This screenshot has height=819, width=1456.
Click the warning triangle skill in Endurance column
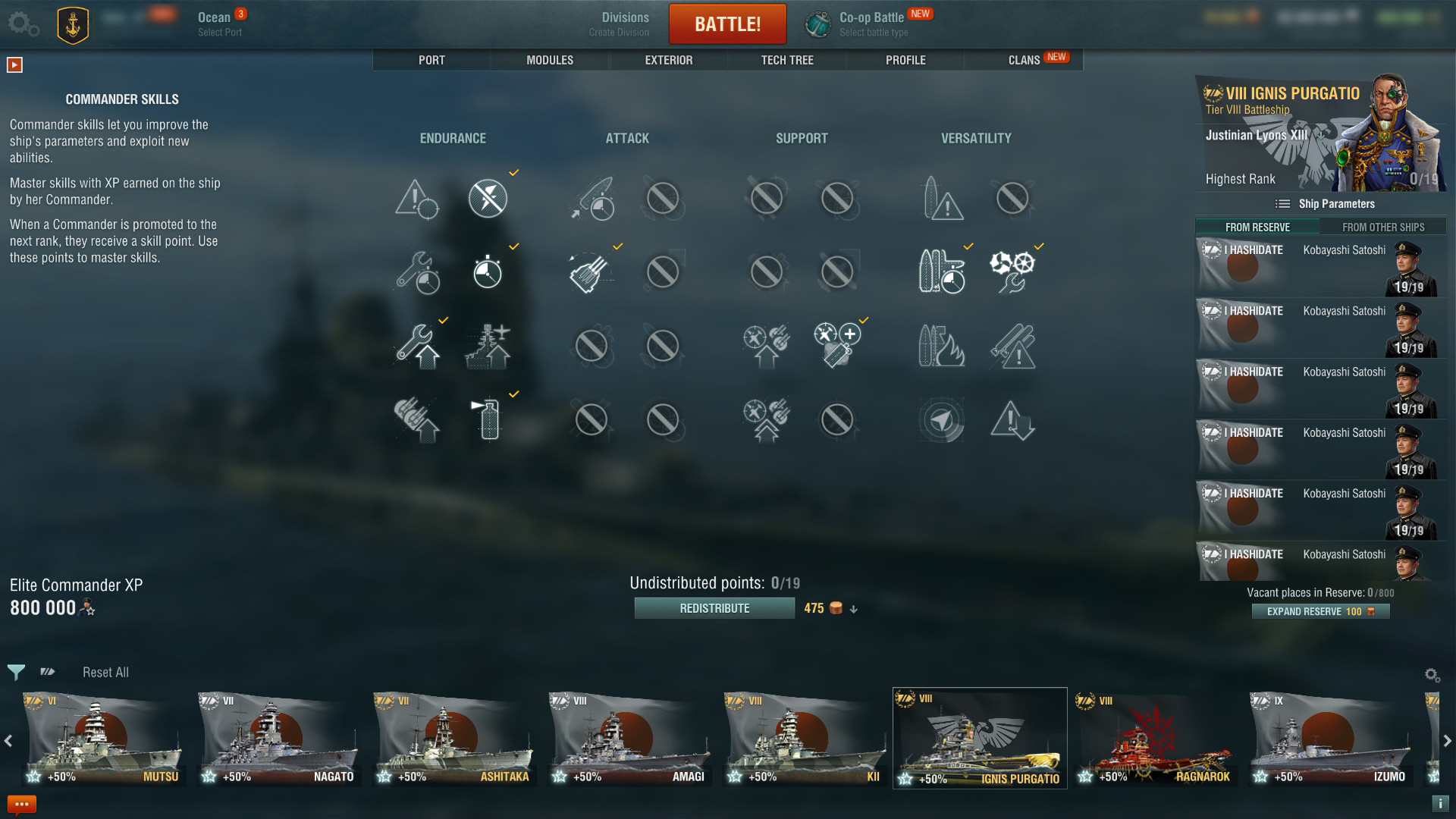coord(417,199)
